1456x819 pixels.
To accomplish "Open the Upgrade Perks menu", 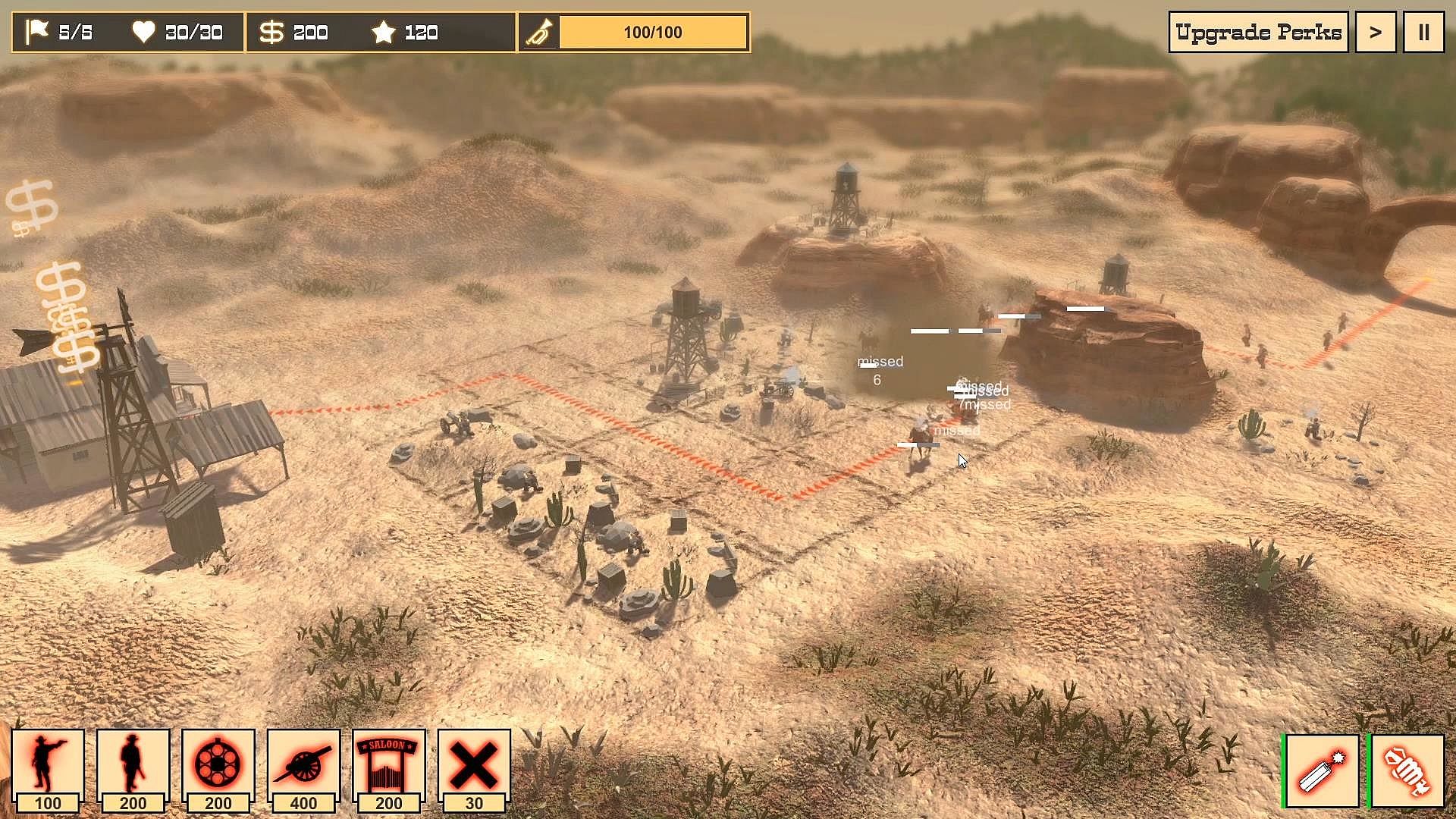I will pyautogui.click(x=1258, y=32).
